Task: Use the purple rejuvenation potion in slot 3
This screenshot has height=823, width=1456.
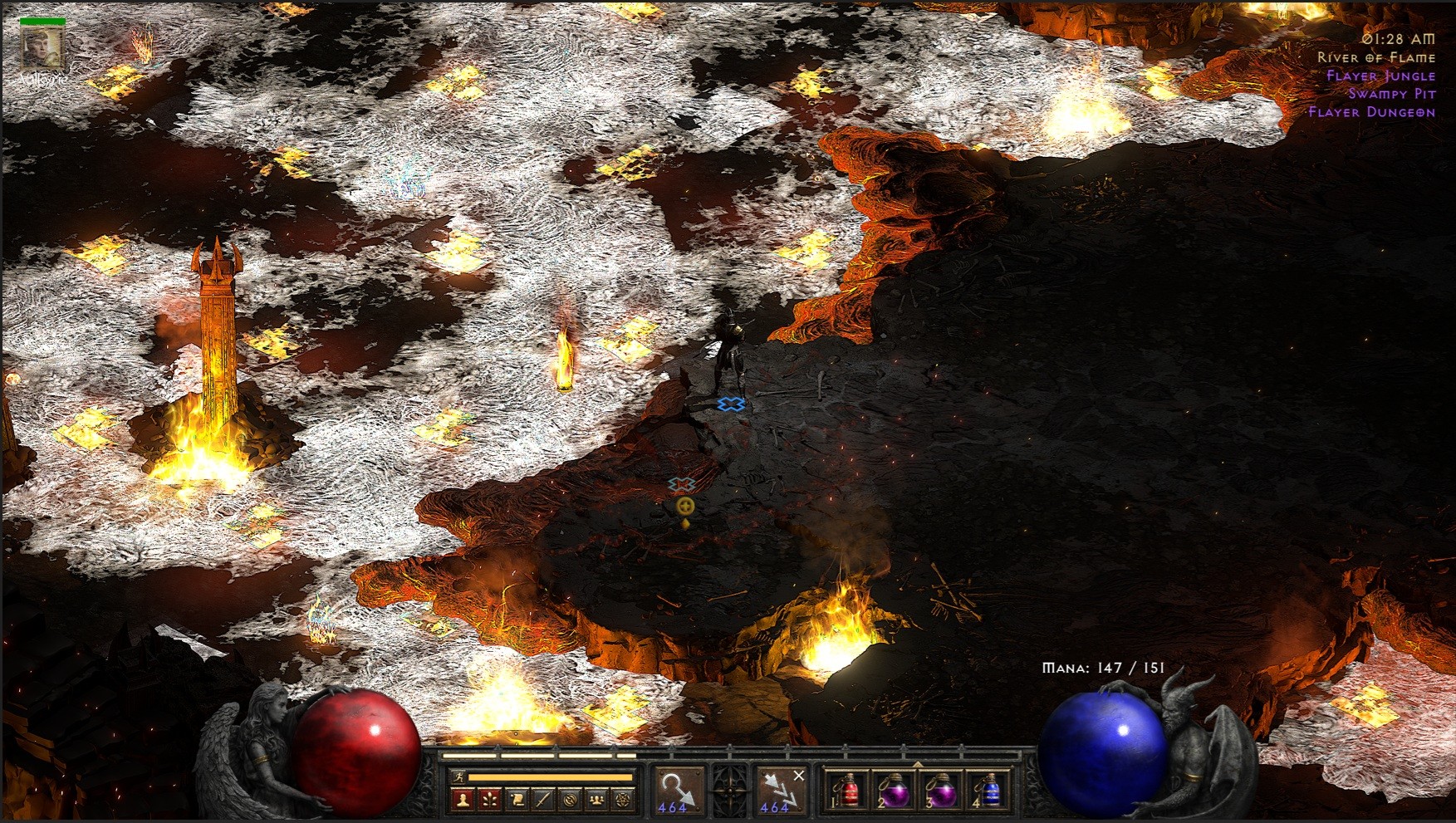Action: [x=940, y=791]
